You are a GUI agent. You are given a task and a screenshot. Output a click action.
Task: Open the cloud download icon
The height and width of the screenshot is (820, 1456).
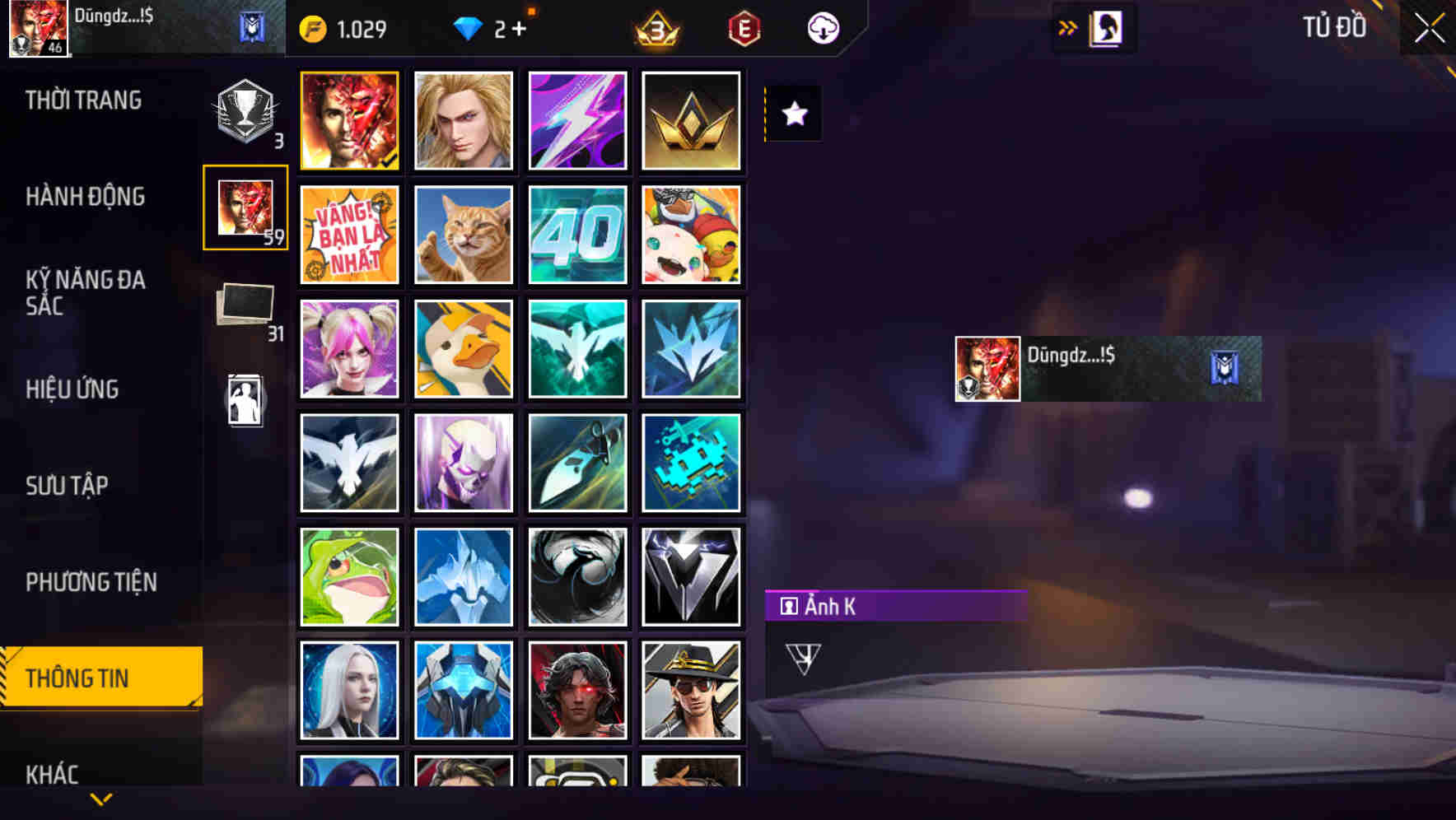tap(822, 27)
